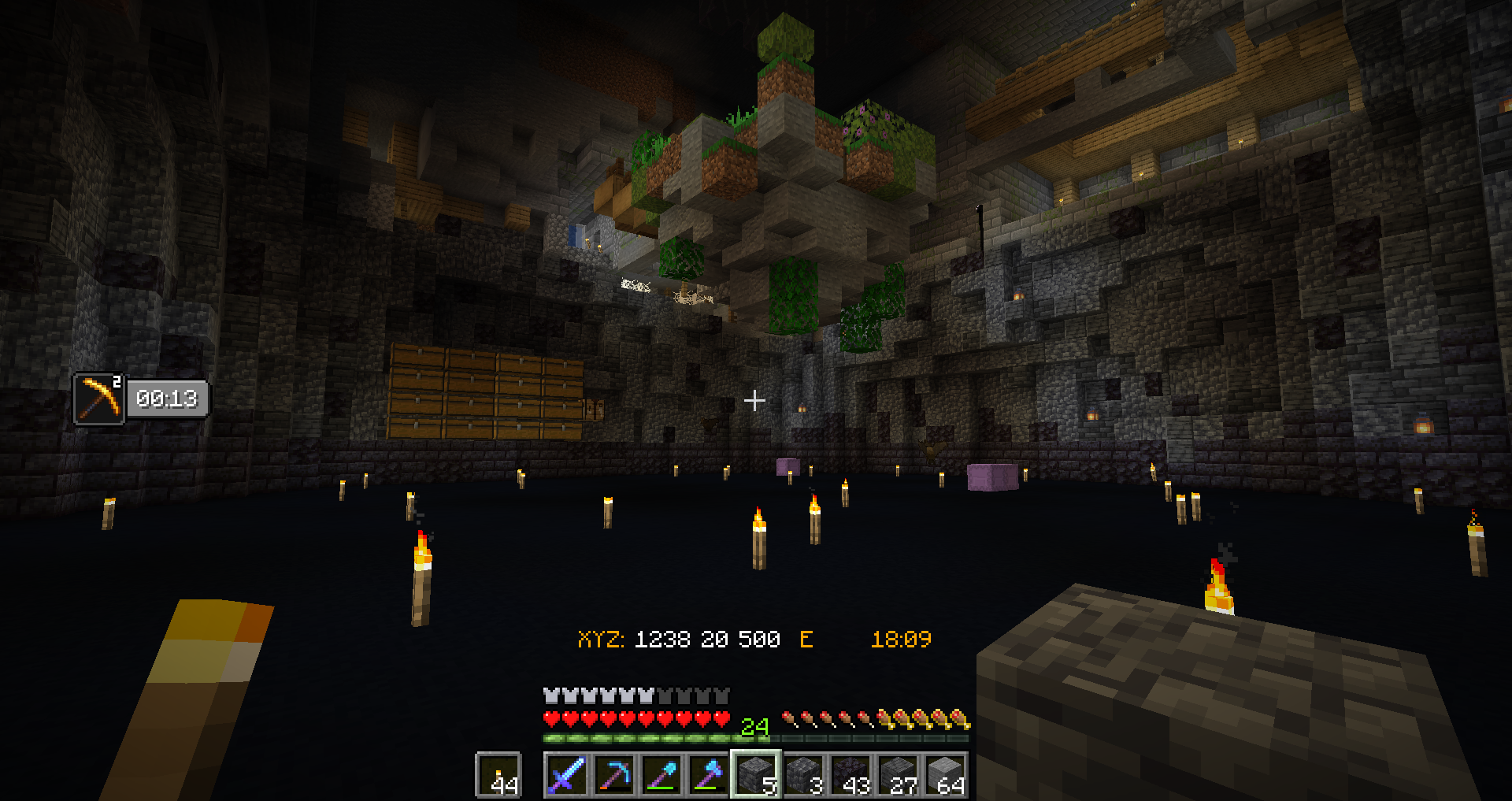Select the dark block stack of 43
Screen dimensions: 1512x801
(x=850, y=775)
